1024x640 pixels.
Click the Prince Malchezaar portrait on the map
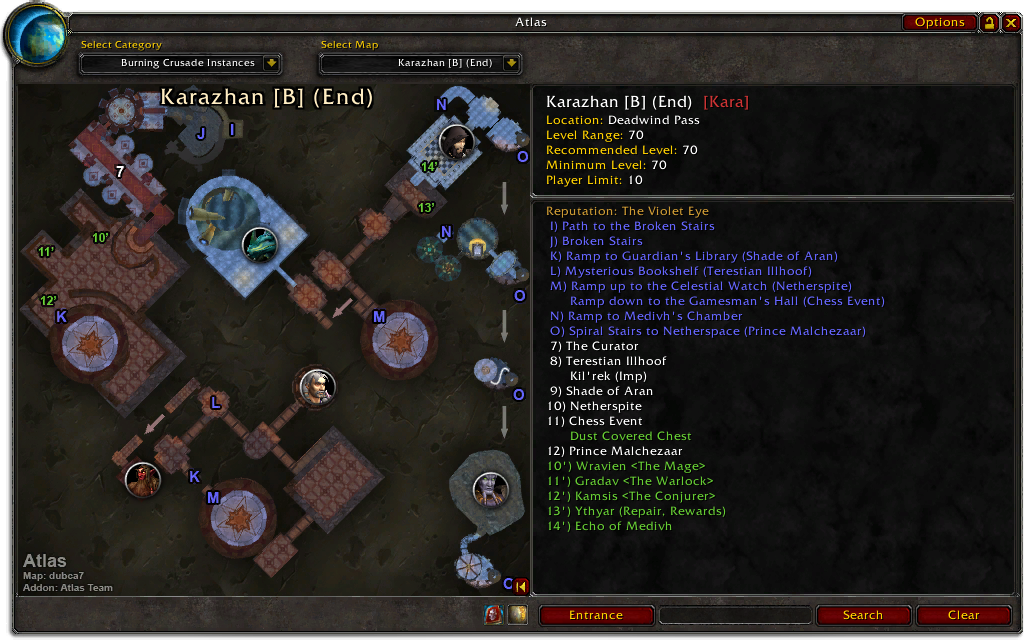tap(490, 489)
